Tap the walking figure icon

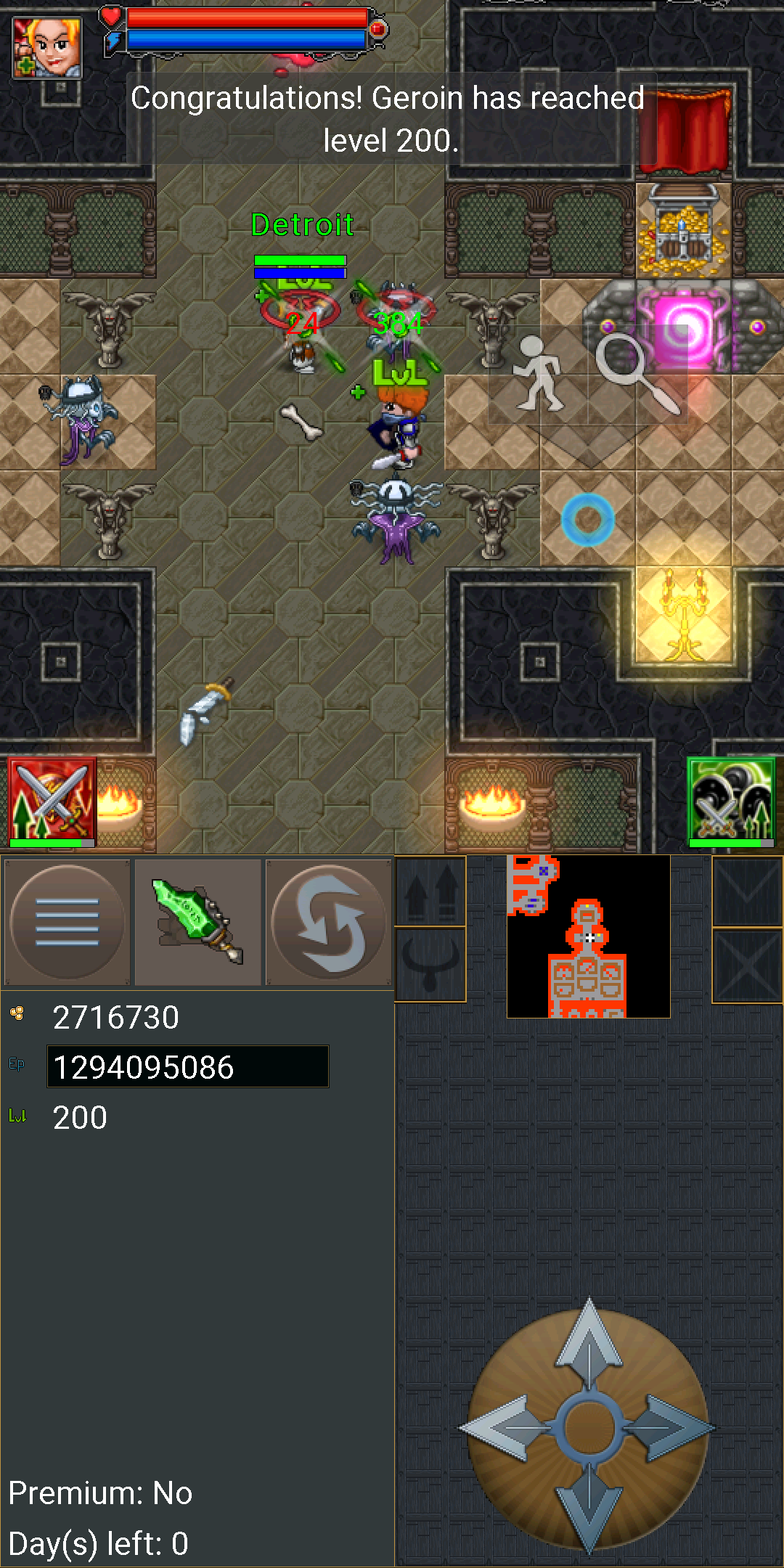pyautogui.click(x=538, y=373)
